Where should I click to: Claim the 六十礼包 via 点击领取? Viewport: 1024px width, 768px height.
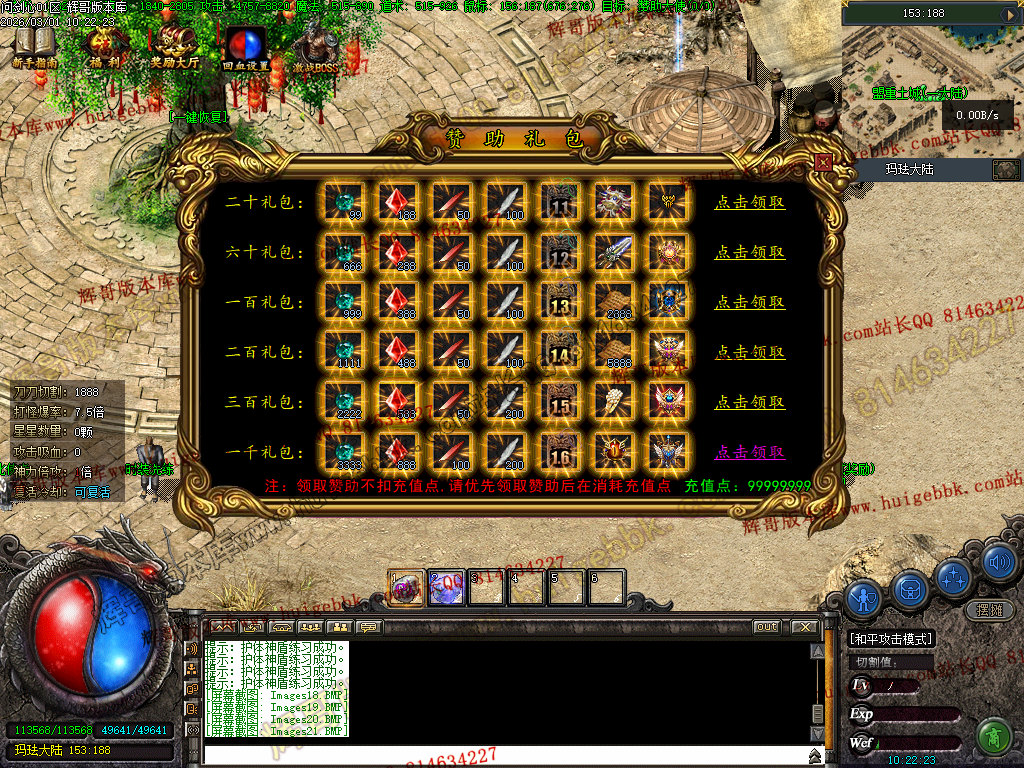[749, 252]
